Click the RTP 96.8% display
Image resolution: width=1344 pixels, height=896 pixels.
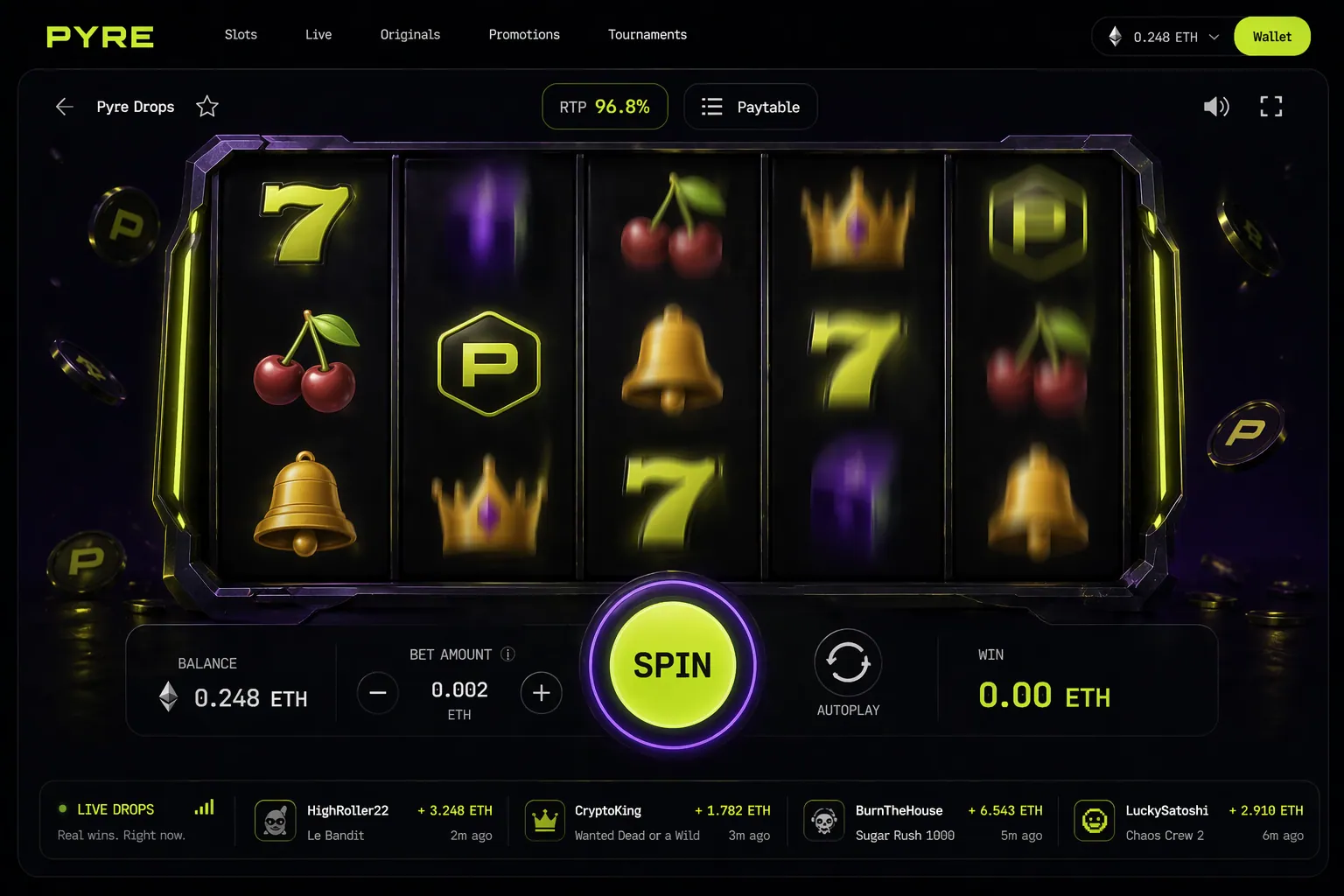tap(605, 106)
